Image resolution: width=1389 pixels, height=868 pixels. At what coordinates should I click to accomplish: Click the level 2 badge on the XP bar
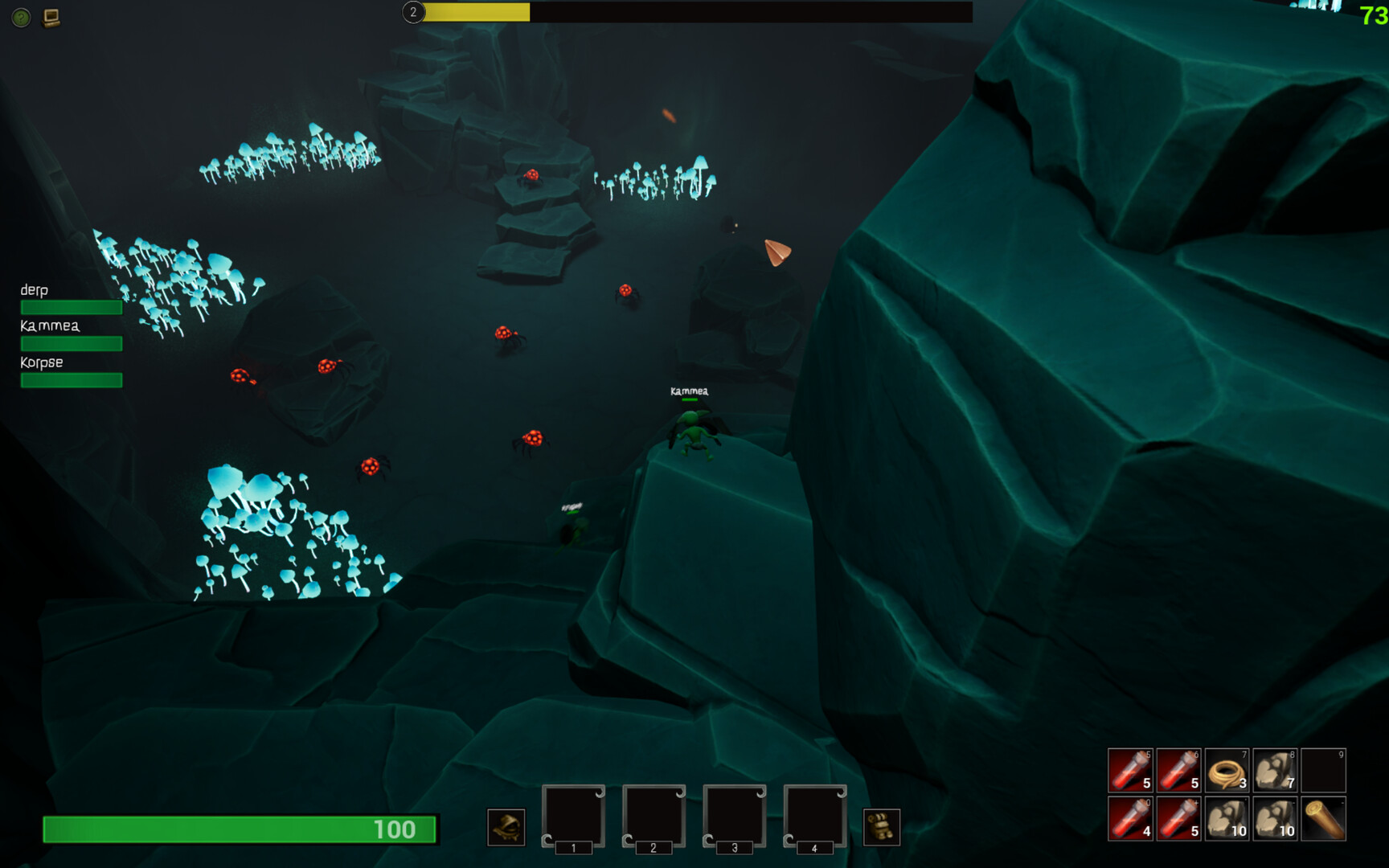pyautogui.click(x=412, y=13)
